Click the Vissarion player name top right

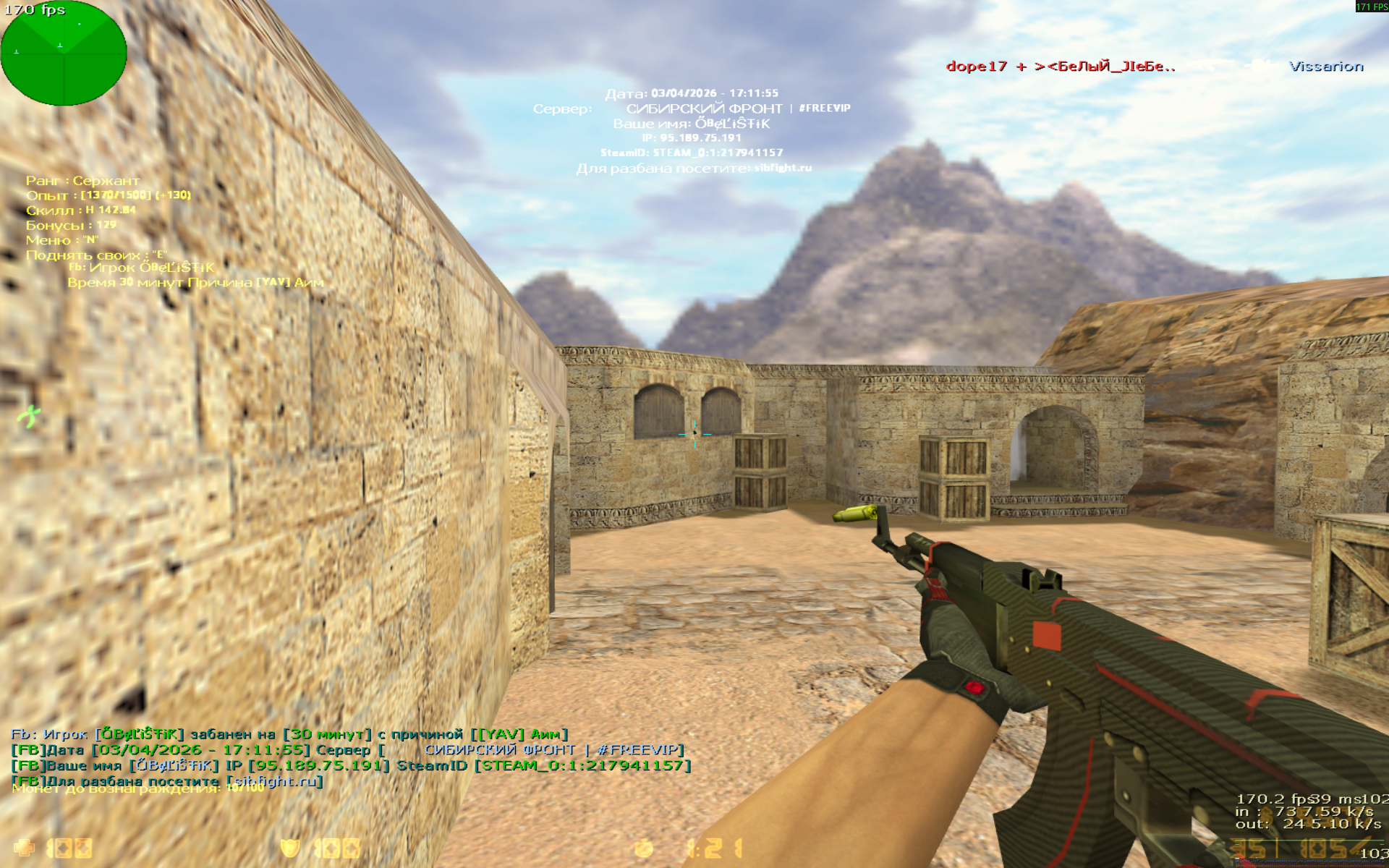(1325, 67)
